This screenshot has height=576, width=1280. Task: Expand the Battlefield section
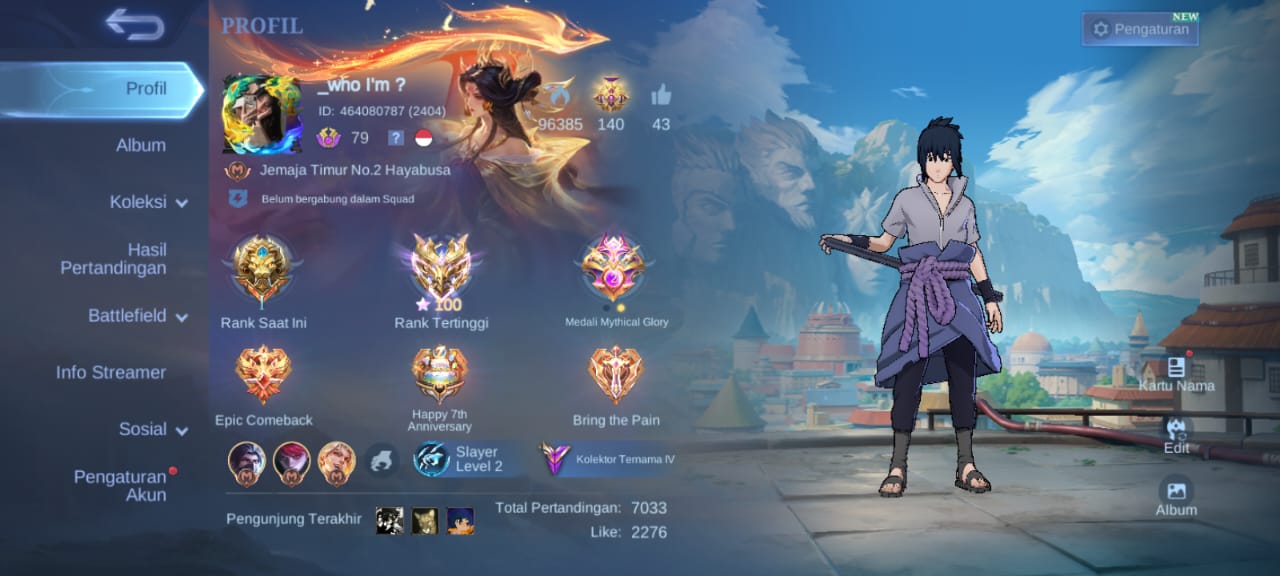click(138, 316)
